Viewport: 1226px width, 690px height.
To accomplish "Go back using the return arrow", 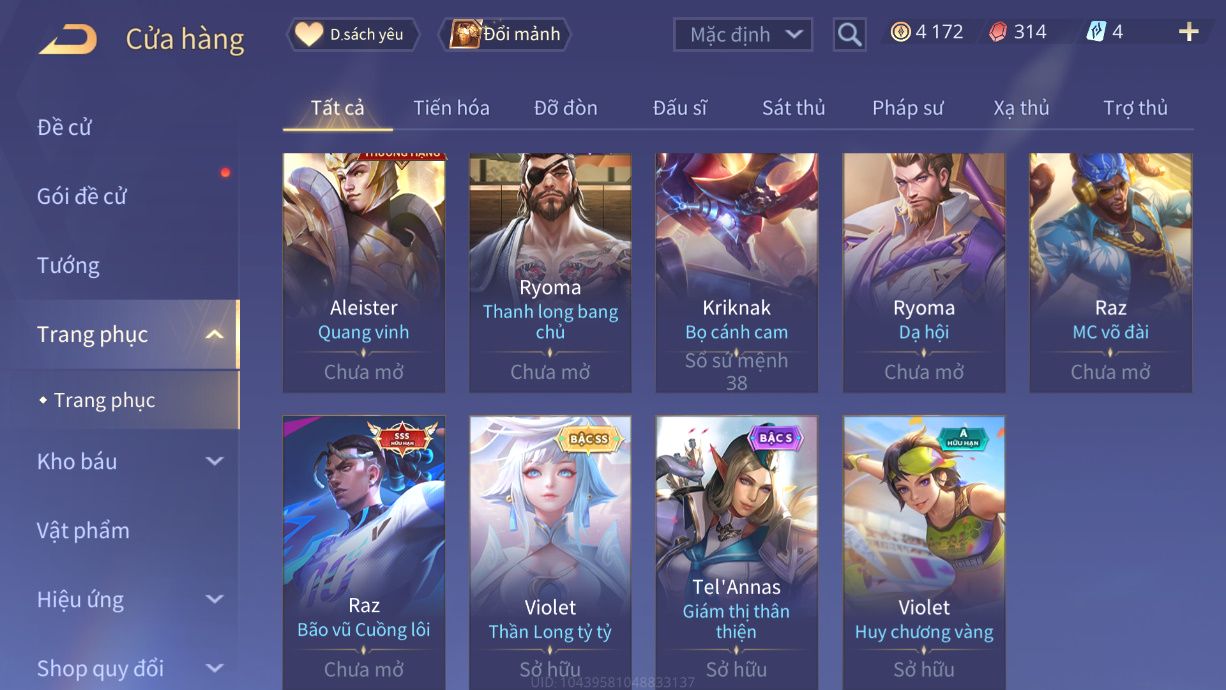I will (68, 39).
